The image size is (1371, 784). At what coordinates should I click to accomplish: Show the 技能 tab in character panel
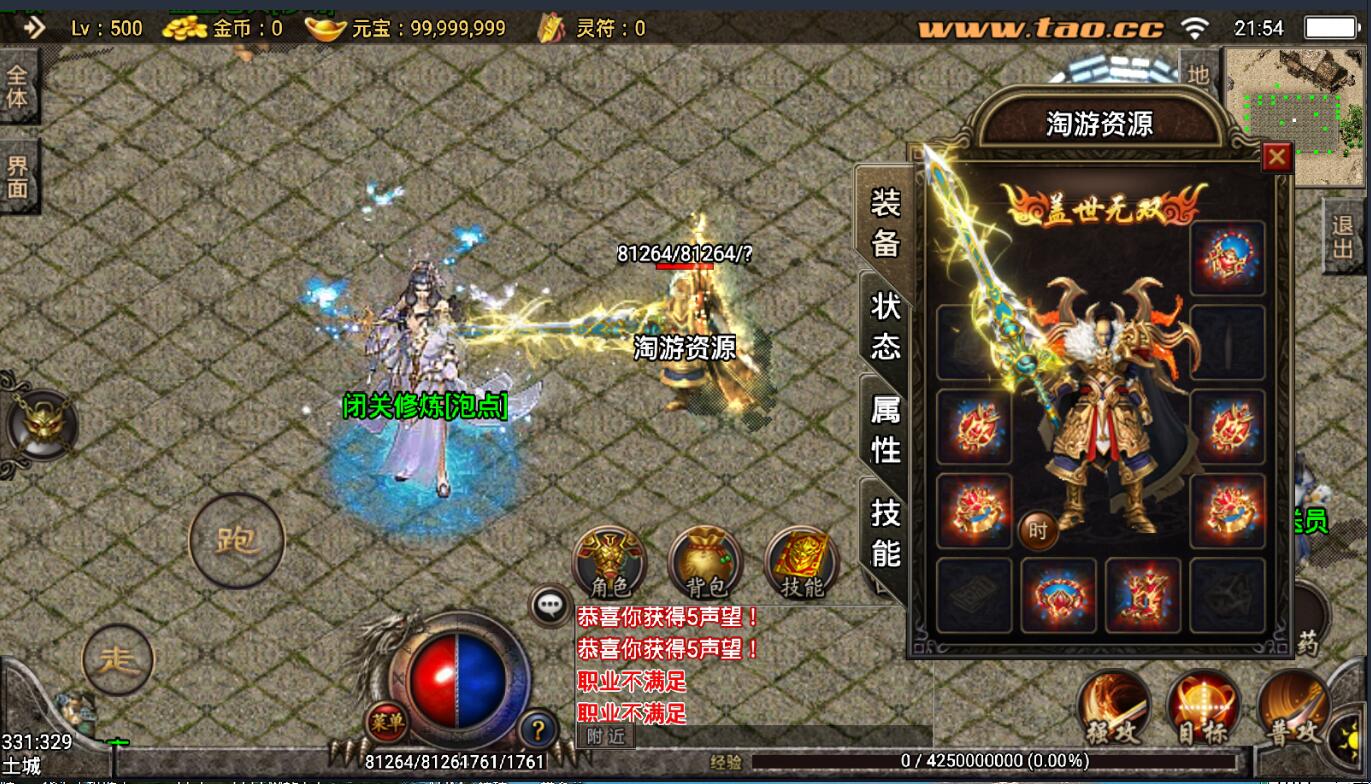tap(885, 532)
